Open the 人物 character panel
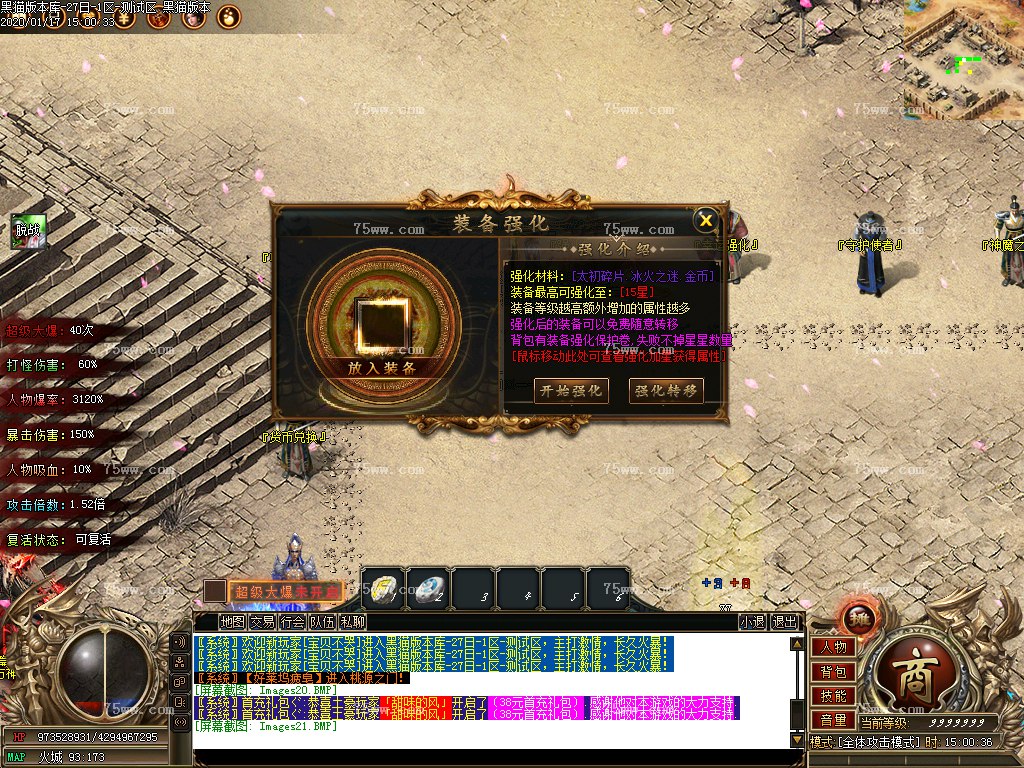This screenshot has height=768, width=1024. point(833,647)
